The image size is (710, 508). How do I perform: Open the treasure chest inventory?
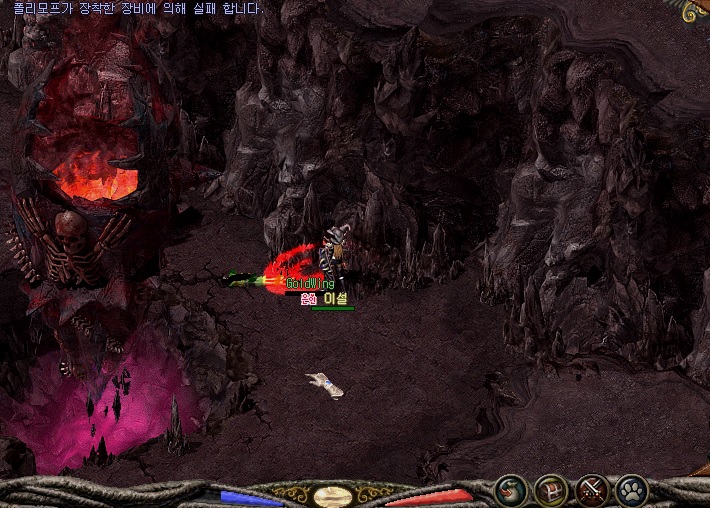point(552,491)
